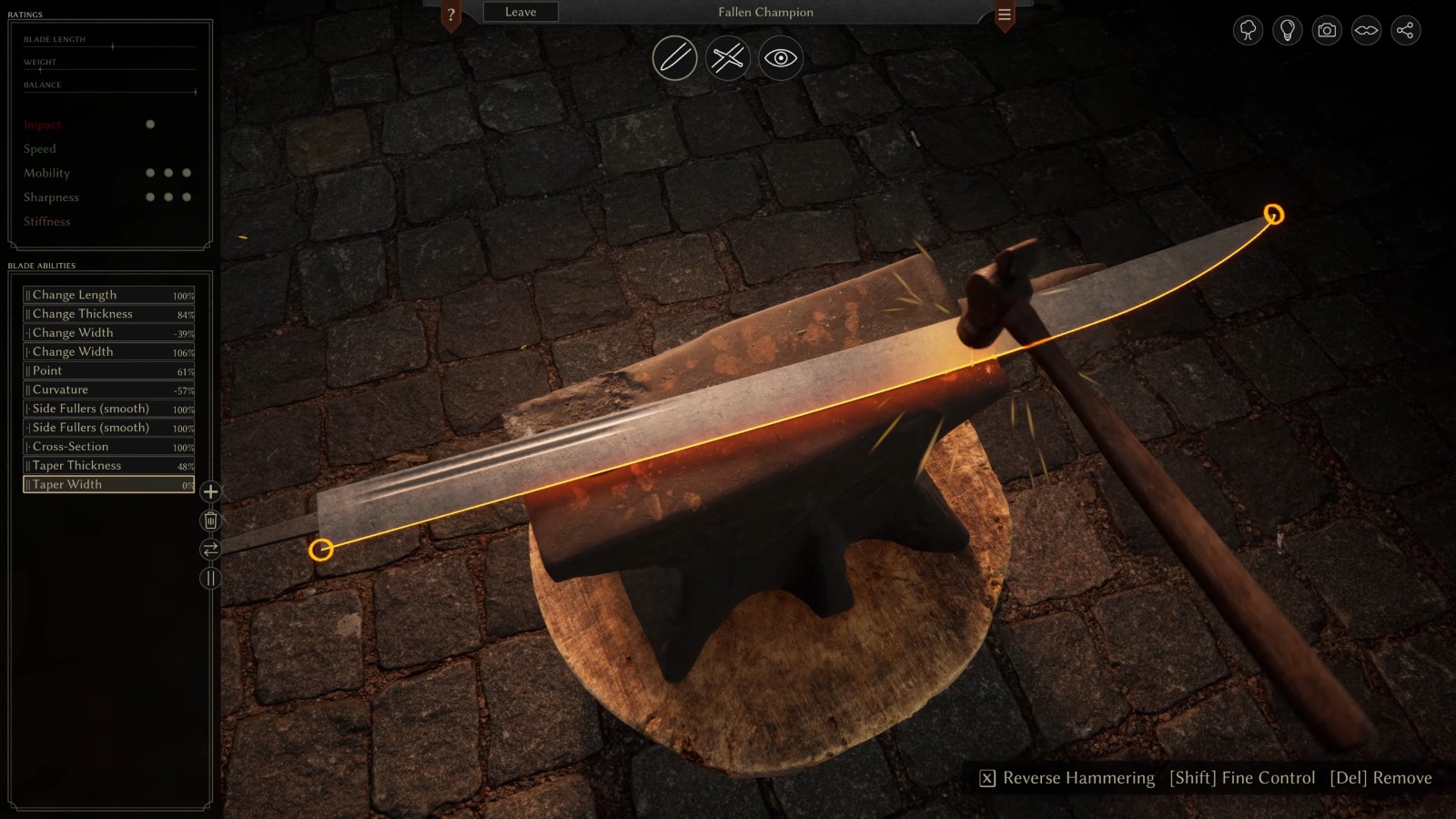Screen dimensions: 1456x819
Task: Open the hamburger menu beside Fallen Champion
Action: (x=1005, y=15)
